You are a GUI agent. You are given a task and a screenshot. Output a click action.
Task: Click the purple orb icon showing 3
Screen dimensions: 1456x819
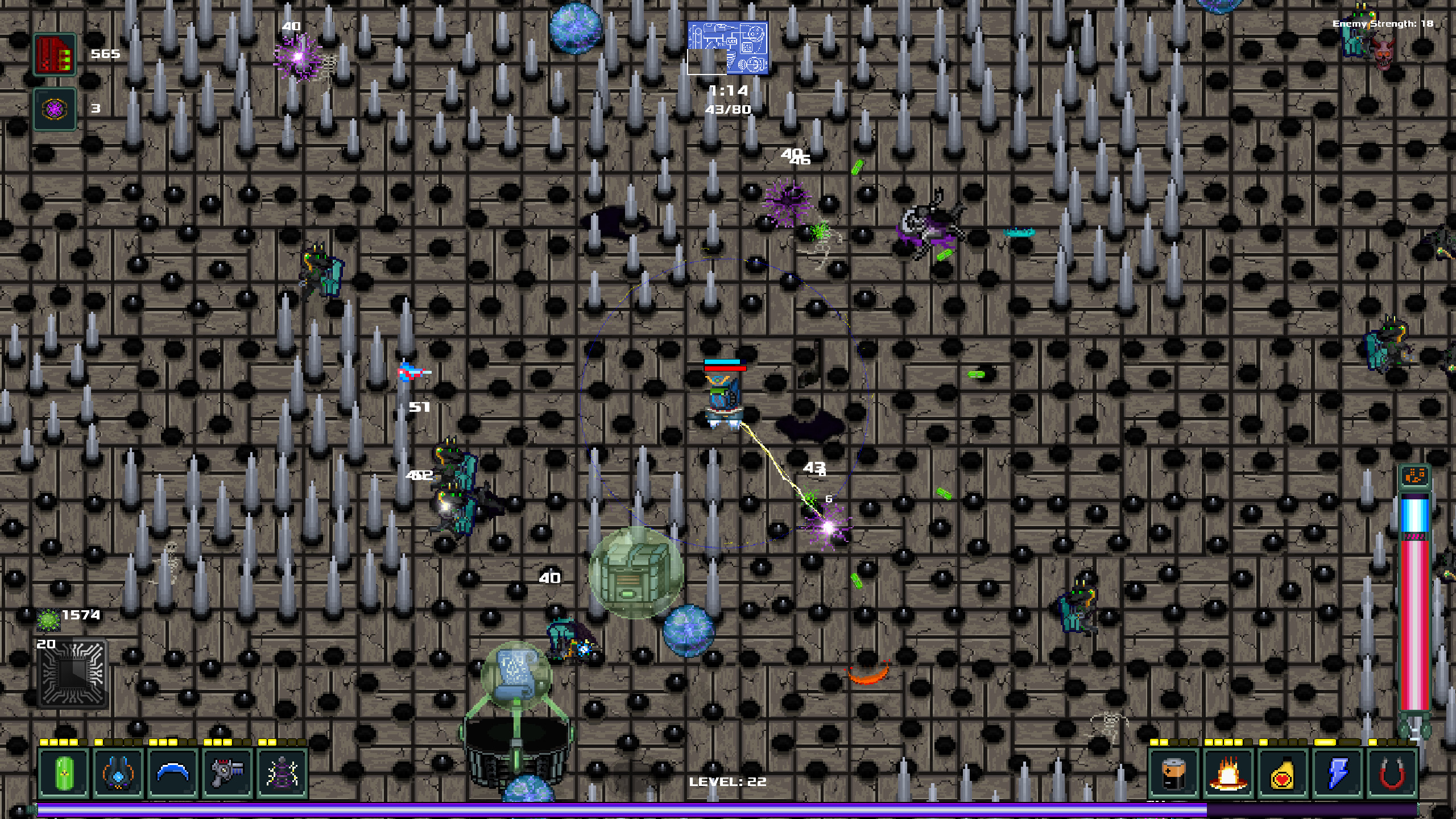point(55,108)
